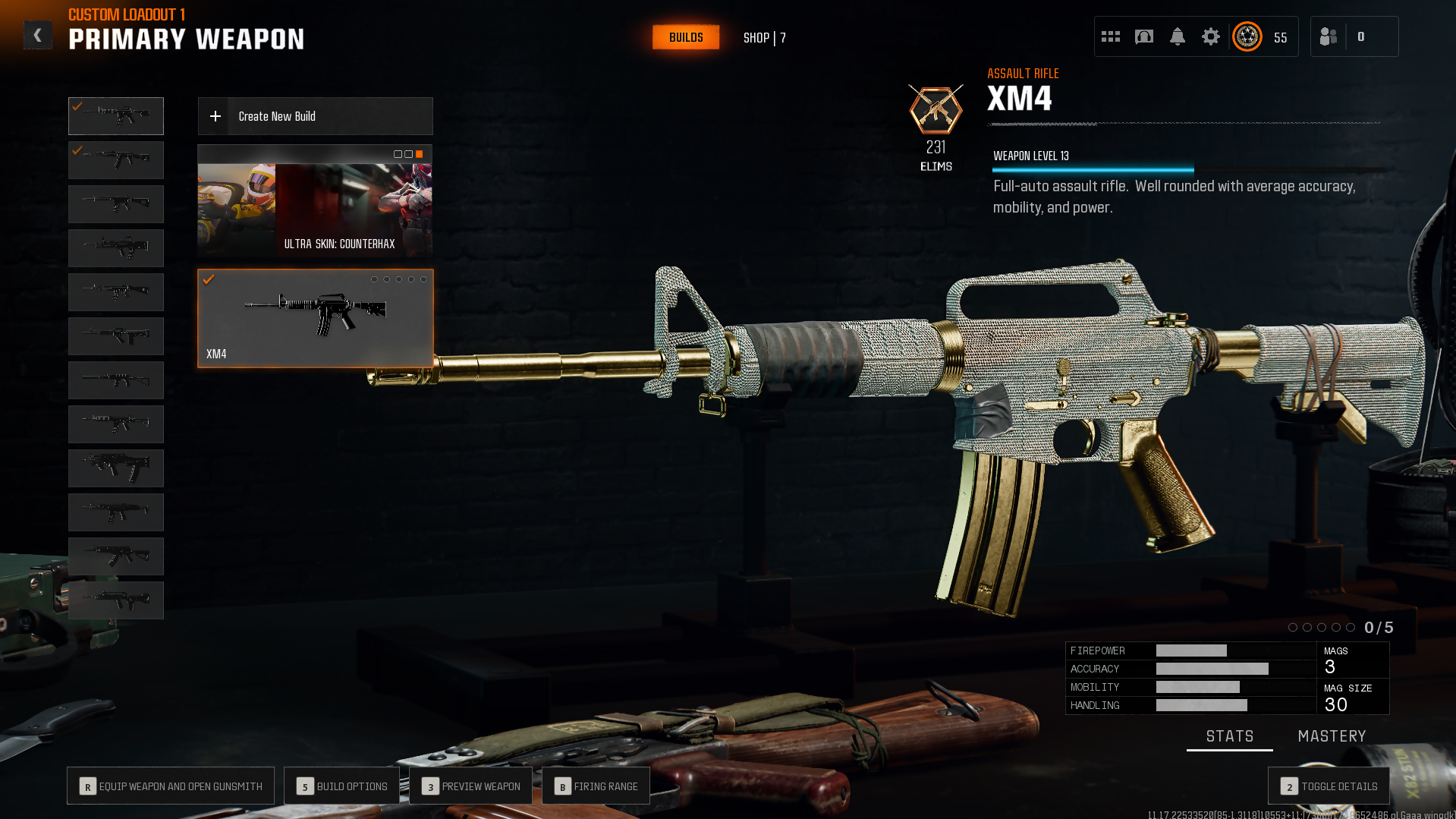Select the Ultra Skin: Counterhax build

point(315,201)
